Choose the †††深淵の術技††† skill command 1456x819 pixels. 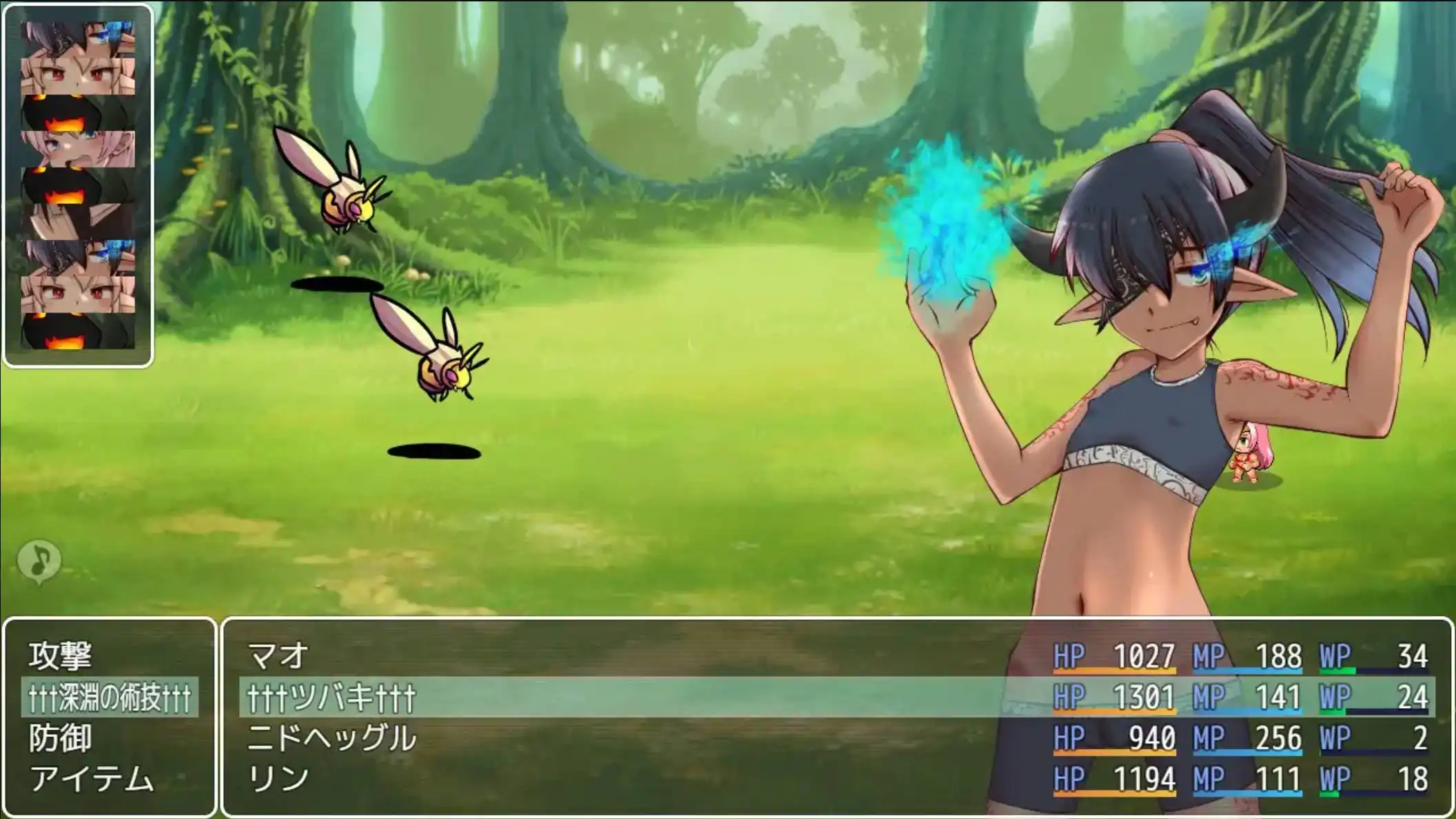110,697
